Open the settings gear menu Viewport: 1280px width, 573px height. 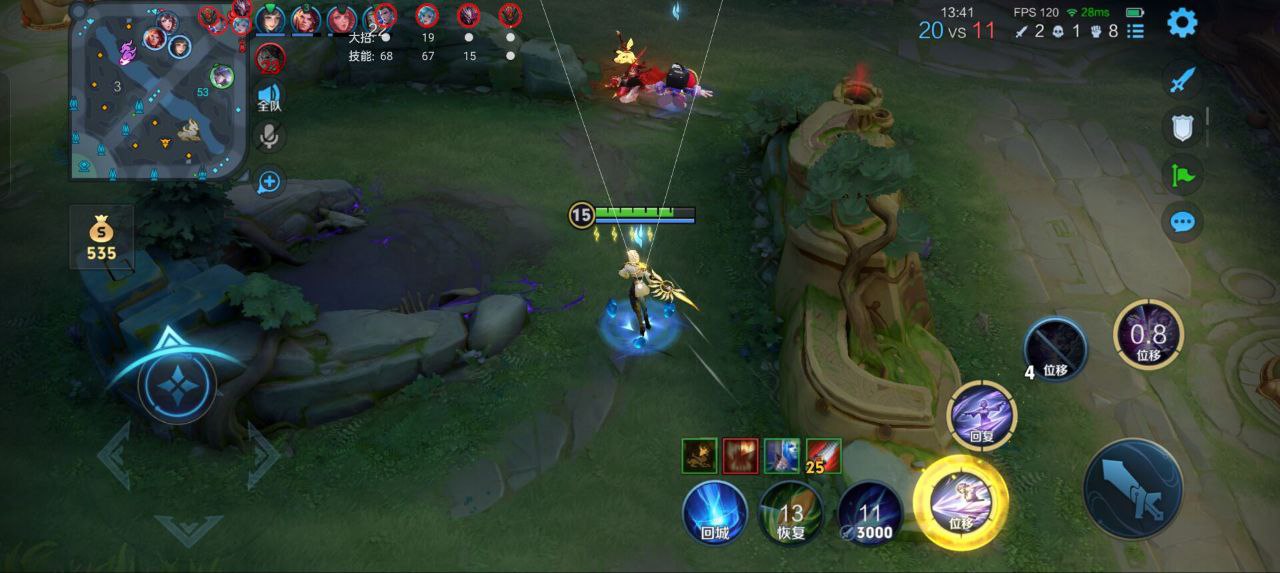[1182, 22]
